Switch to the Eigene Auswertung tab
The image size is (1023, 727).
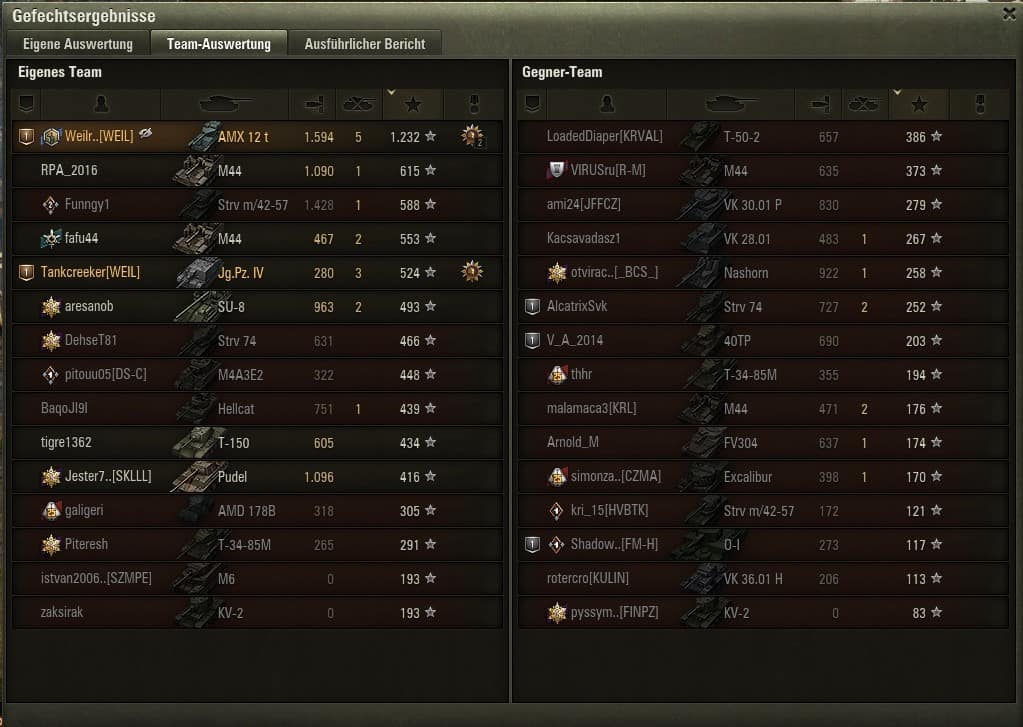[78, 44]
